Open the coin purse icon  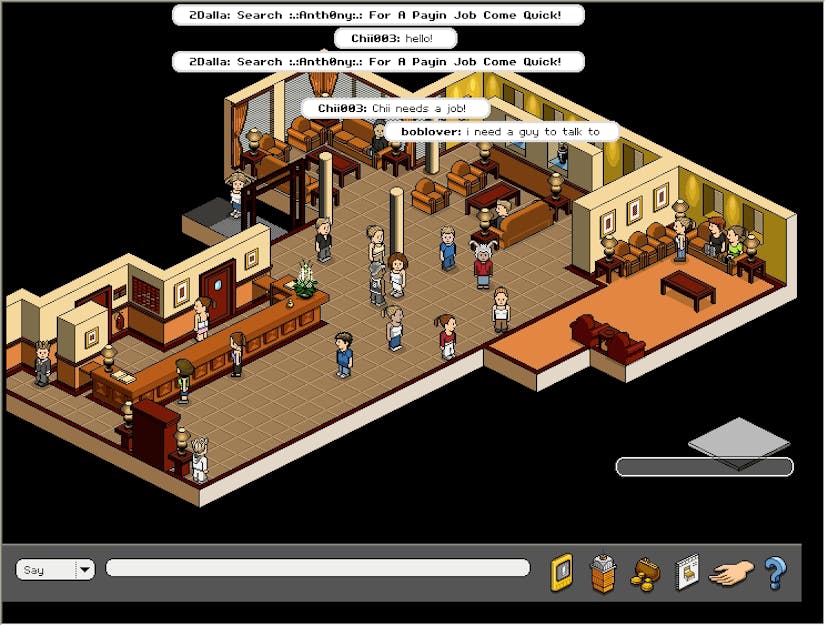[x=645, y=573]
